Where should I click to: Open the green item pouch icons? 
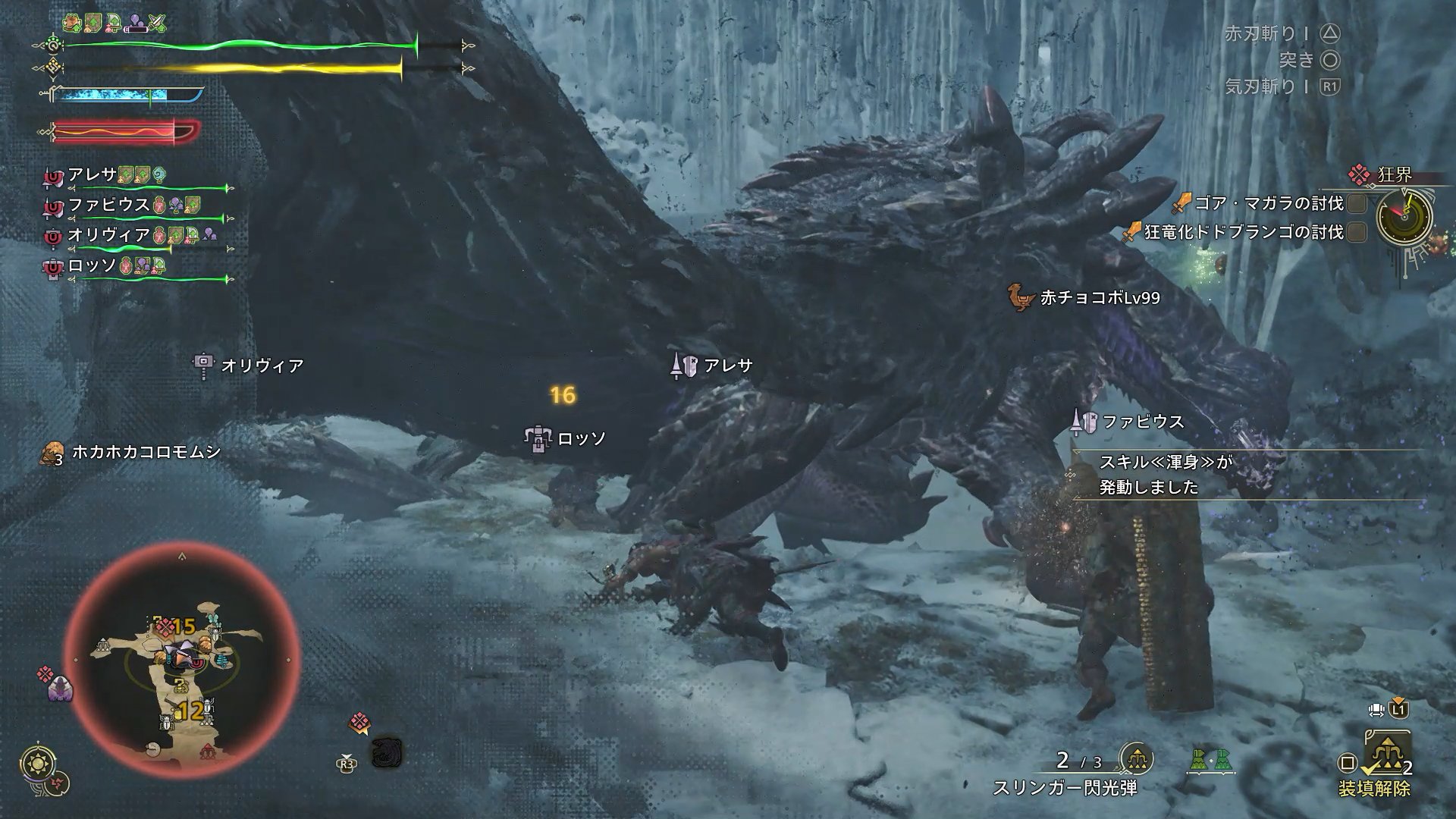click(1211, 761)
